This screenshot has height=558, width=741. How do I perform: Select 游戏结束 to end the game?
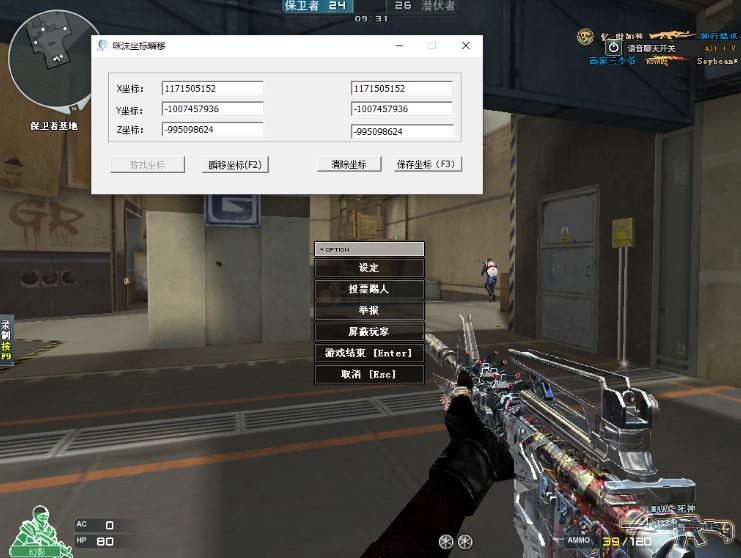[x=369, y=353]
